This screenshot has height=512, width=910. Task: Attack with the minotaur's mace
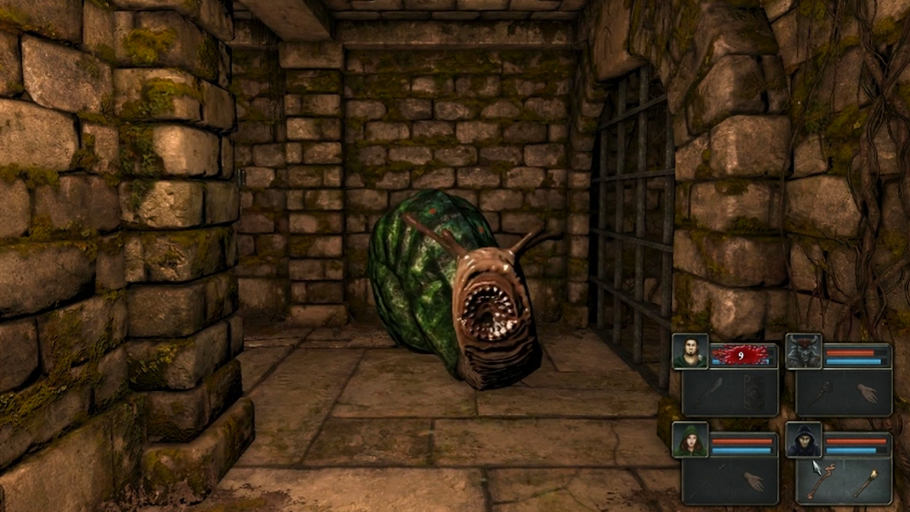click(820, 392)
